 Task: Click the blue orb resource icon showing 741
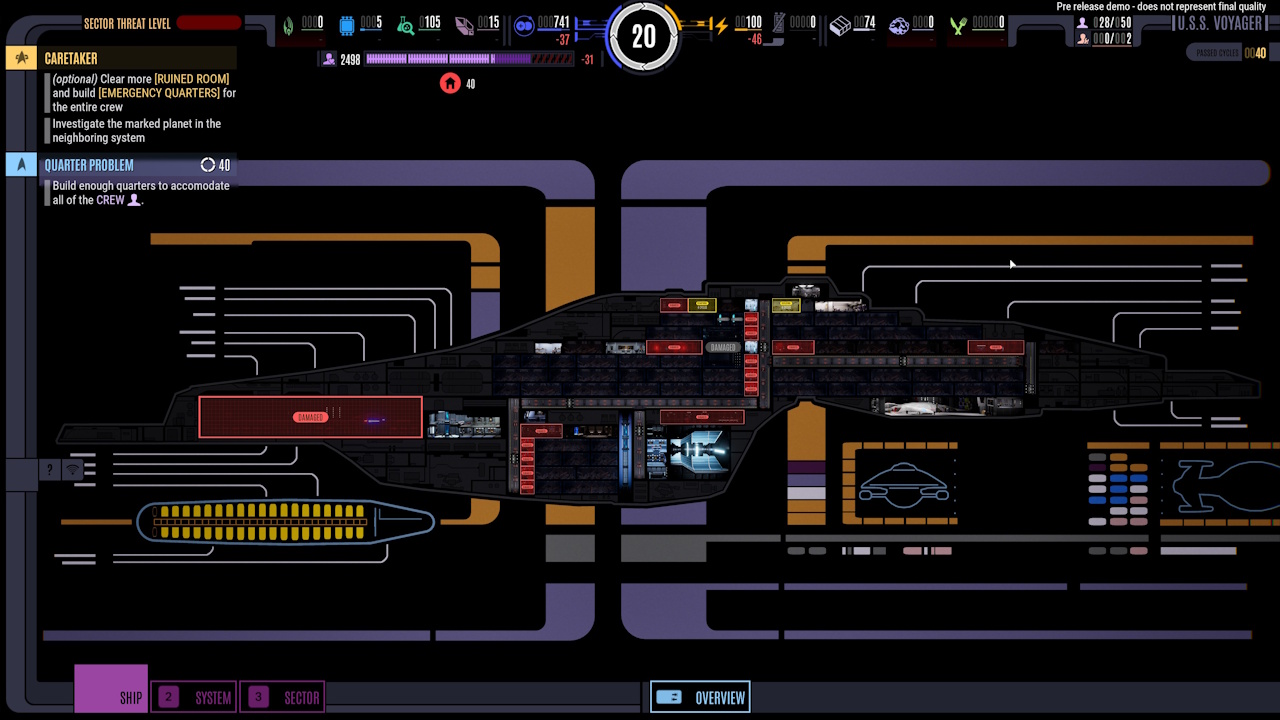pos(524,27)
